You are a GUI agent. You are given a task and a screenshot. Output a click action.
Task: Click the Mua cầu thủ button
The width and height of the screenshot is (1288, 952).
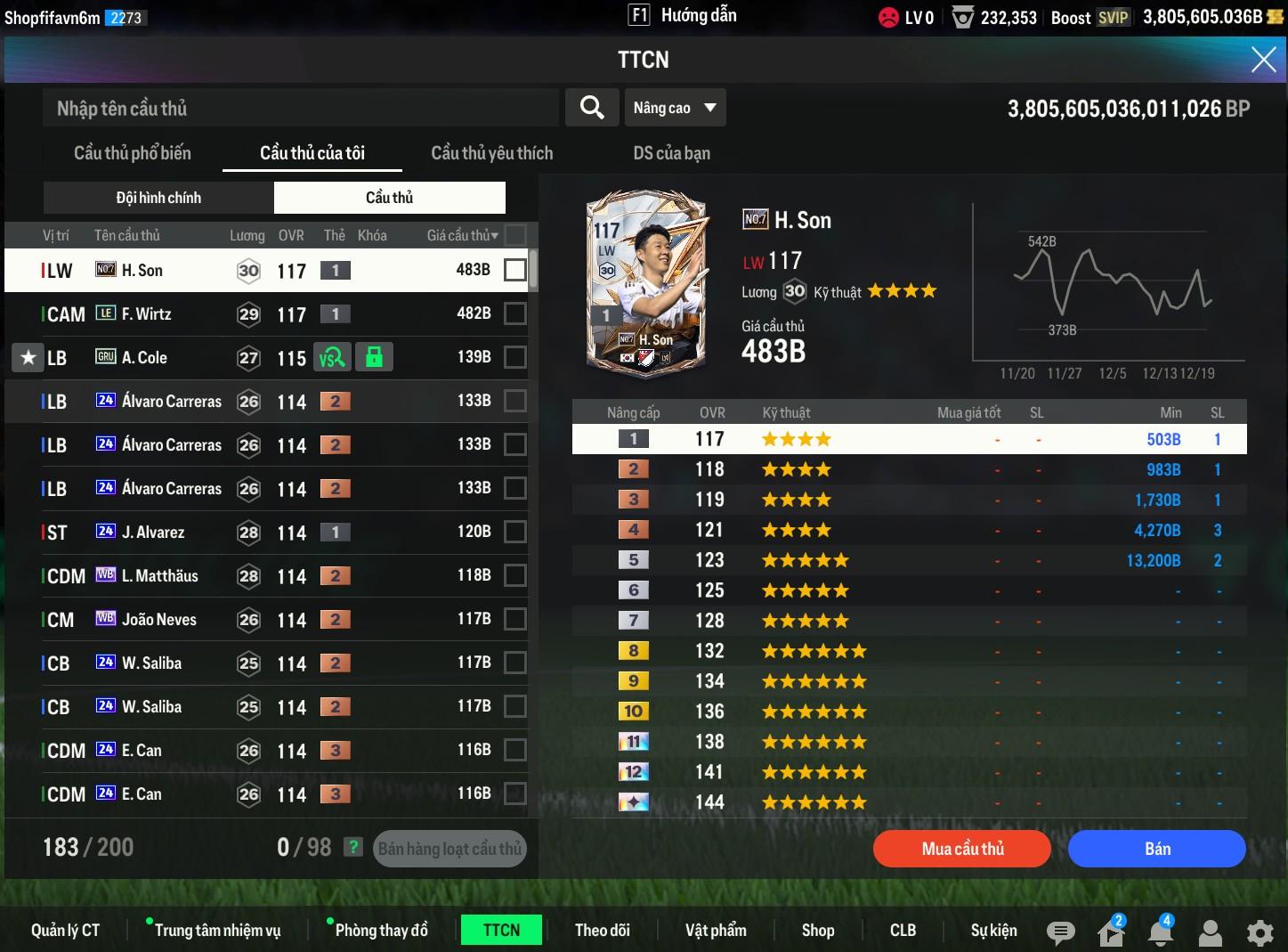tap(962, 849)
